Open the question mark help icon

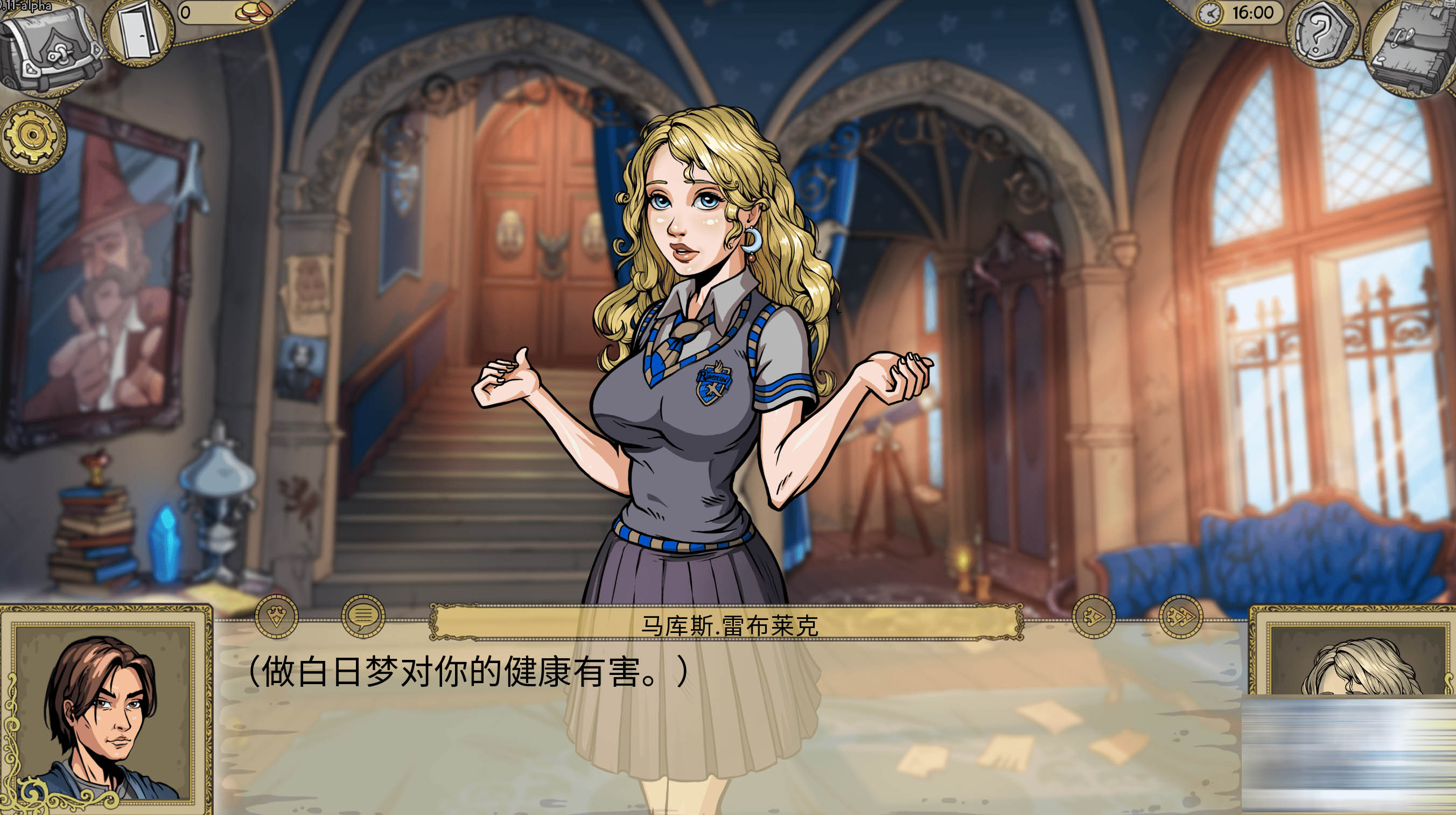pyautogui.click(x=1321, y=34)
